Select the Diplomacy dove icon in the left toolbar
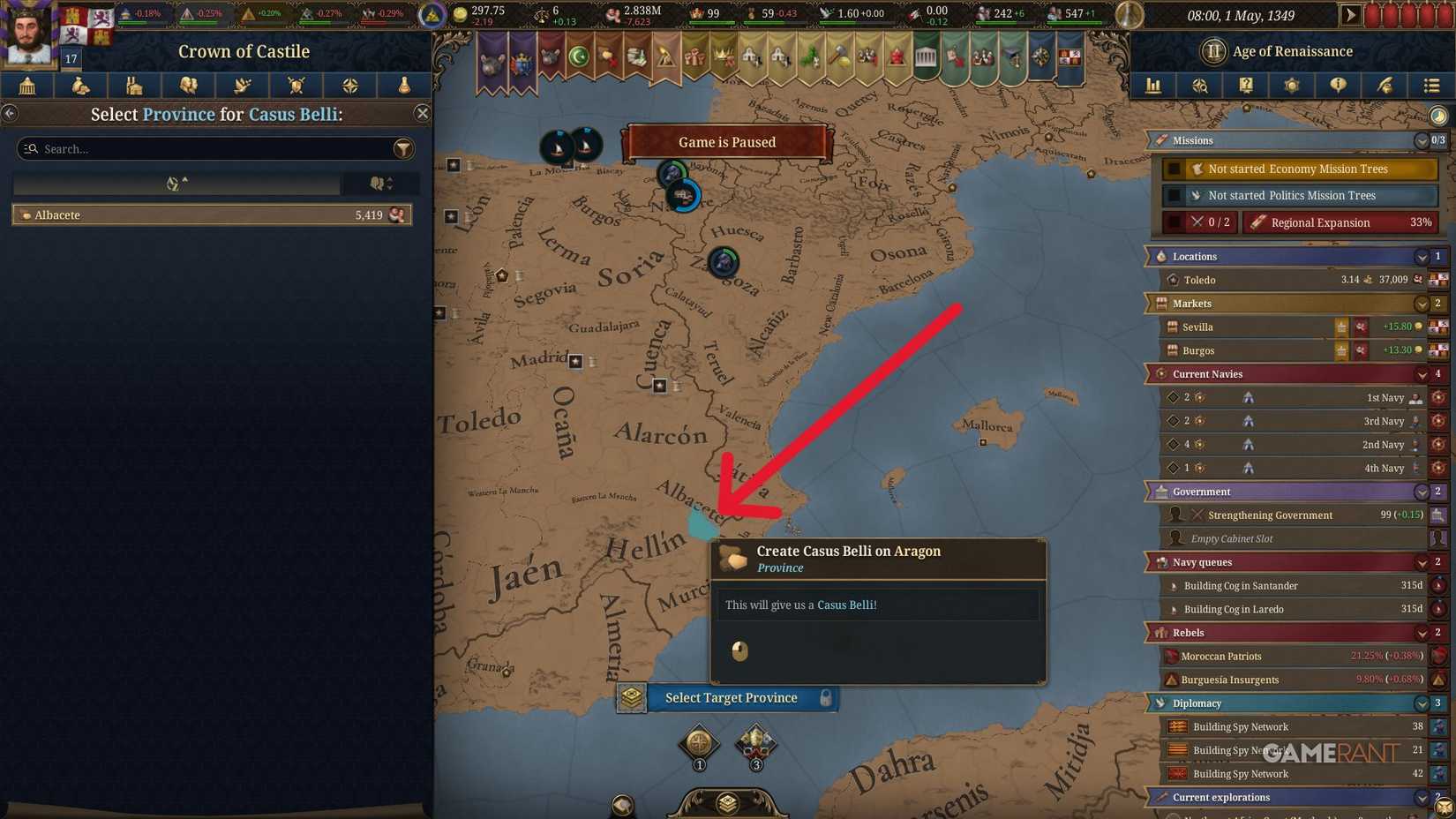Viewport: 1456px width, 819px height. [242, 86]
